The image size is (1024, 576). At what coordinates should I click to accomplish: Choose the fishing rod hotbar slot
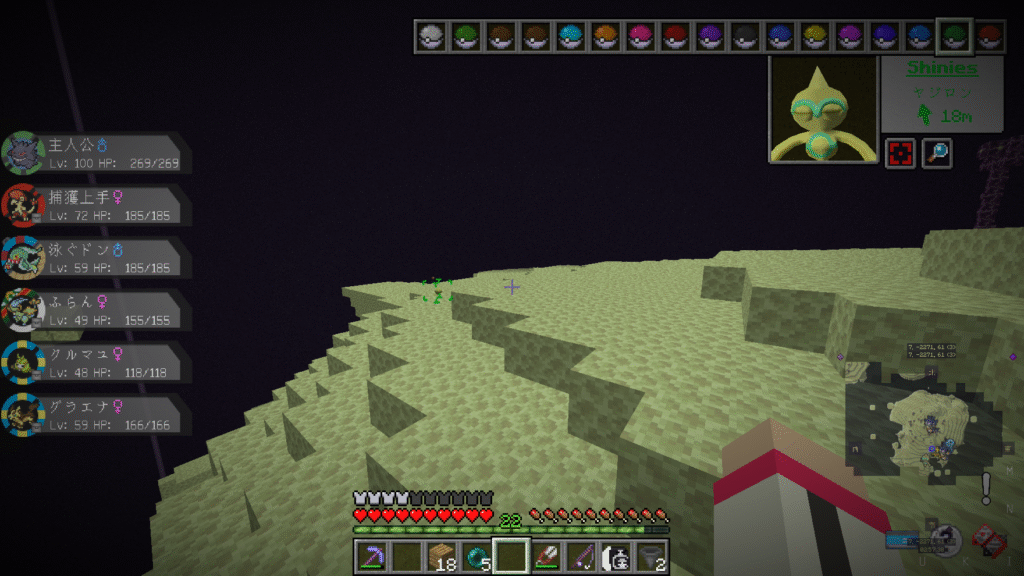pos(583,556)
